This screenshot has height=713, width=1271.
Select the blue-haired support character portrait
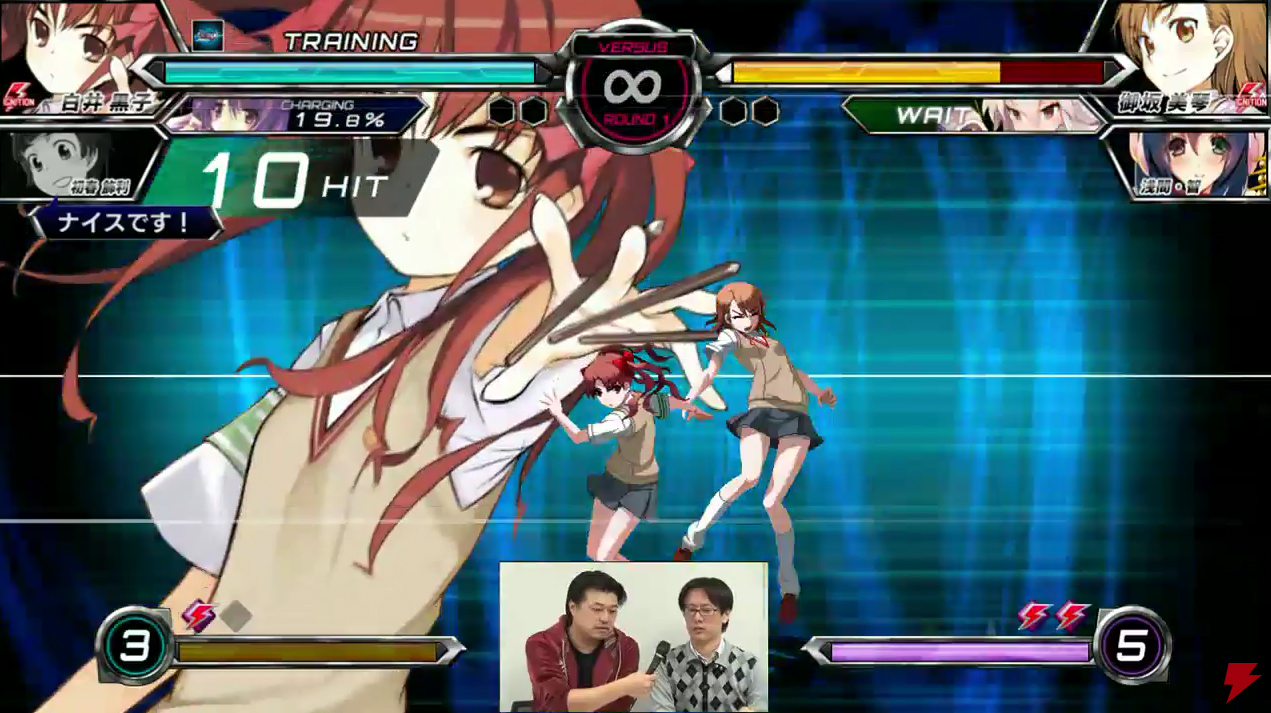[1195, 162]
